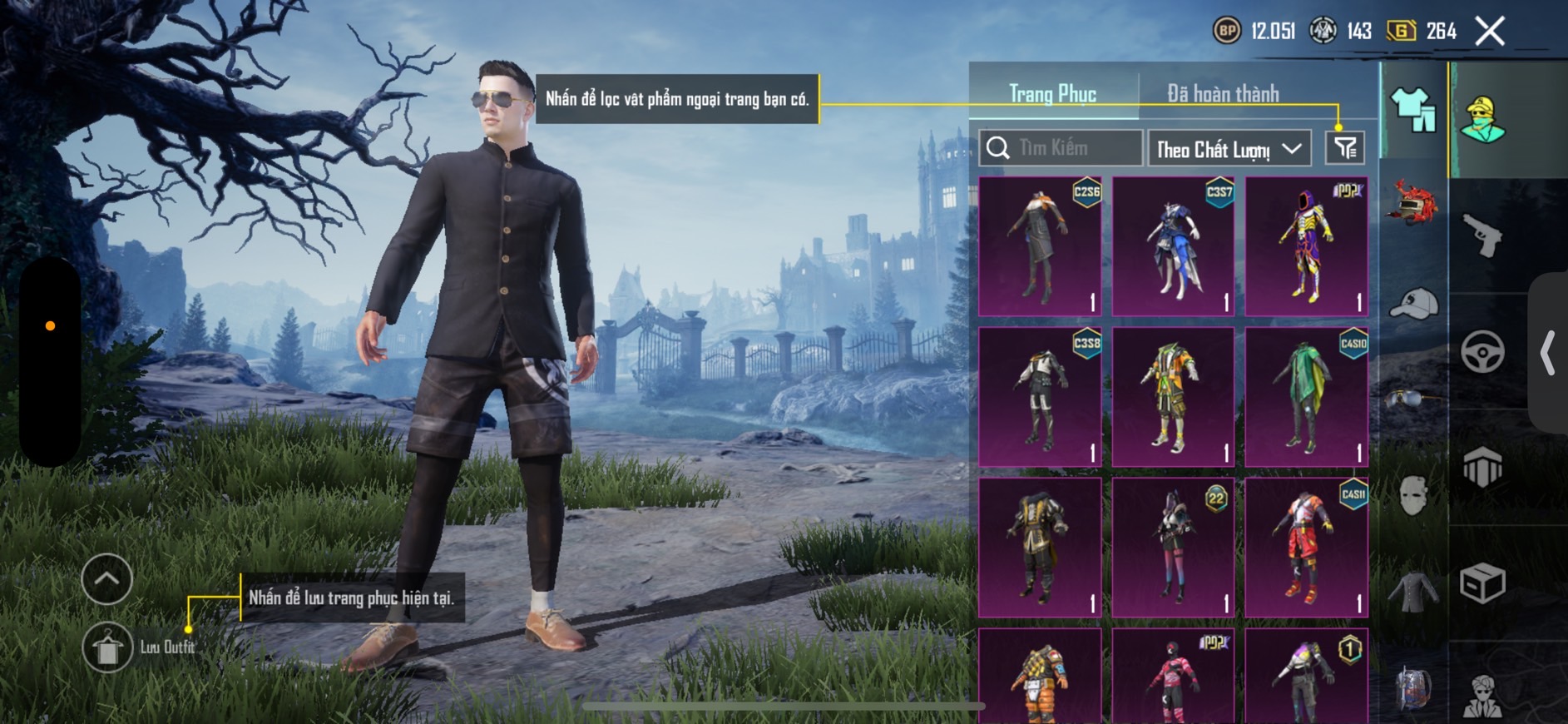
Task: Click the Tìm Kiếm search field
Action: (x=1061, y=148)
